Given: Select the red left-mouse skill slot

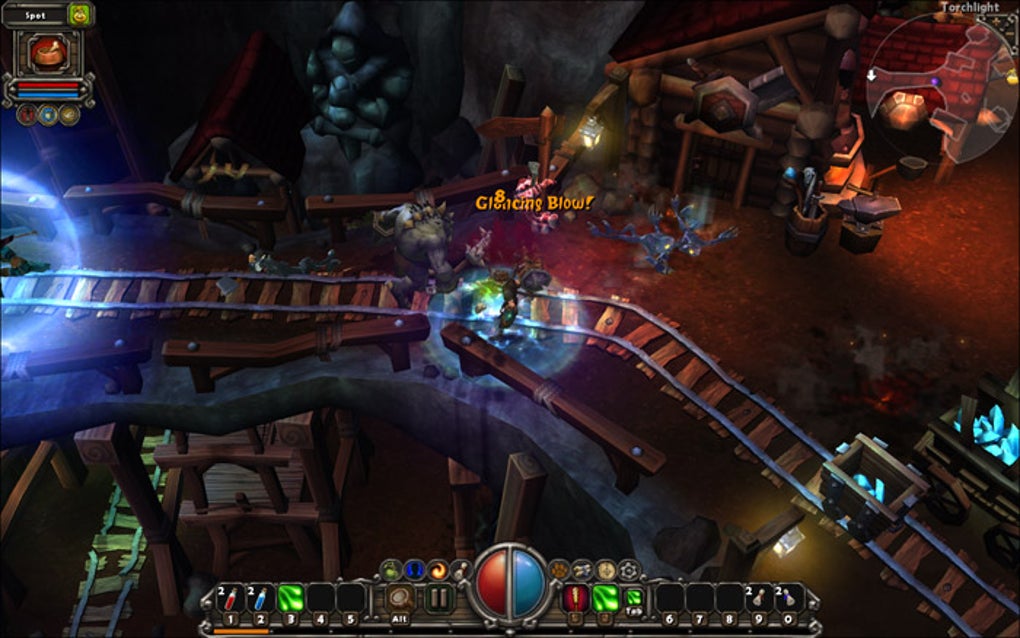Looking at the screenshot, I should 575,598.
